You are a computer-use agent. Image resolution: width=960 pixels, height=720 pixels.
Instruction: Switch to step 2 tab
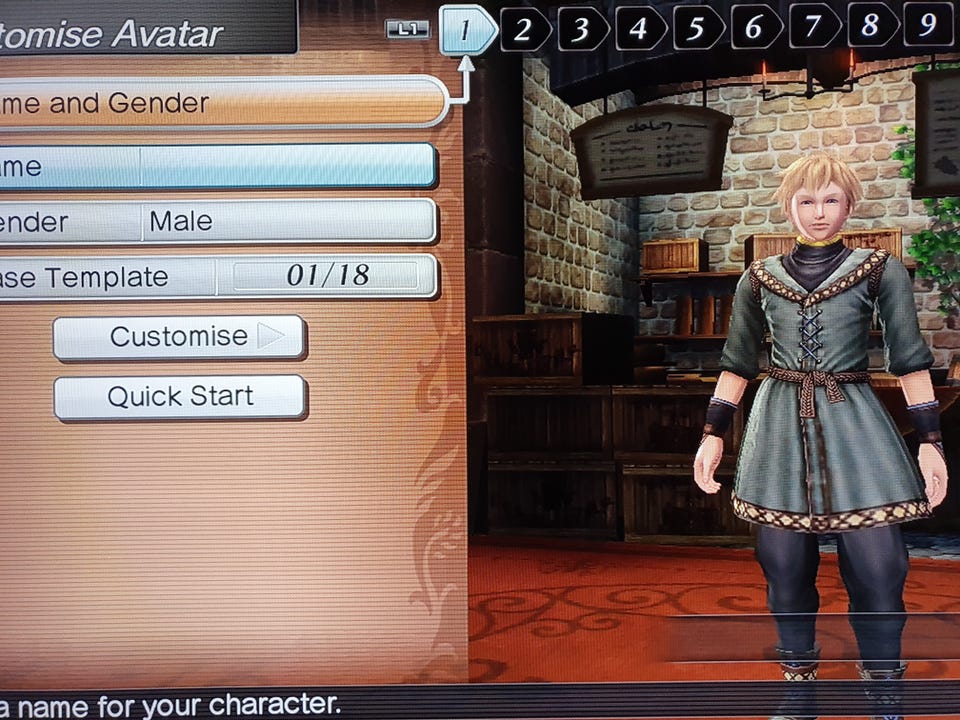(524, 29)
